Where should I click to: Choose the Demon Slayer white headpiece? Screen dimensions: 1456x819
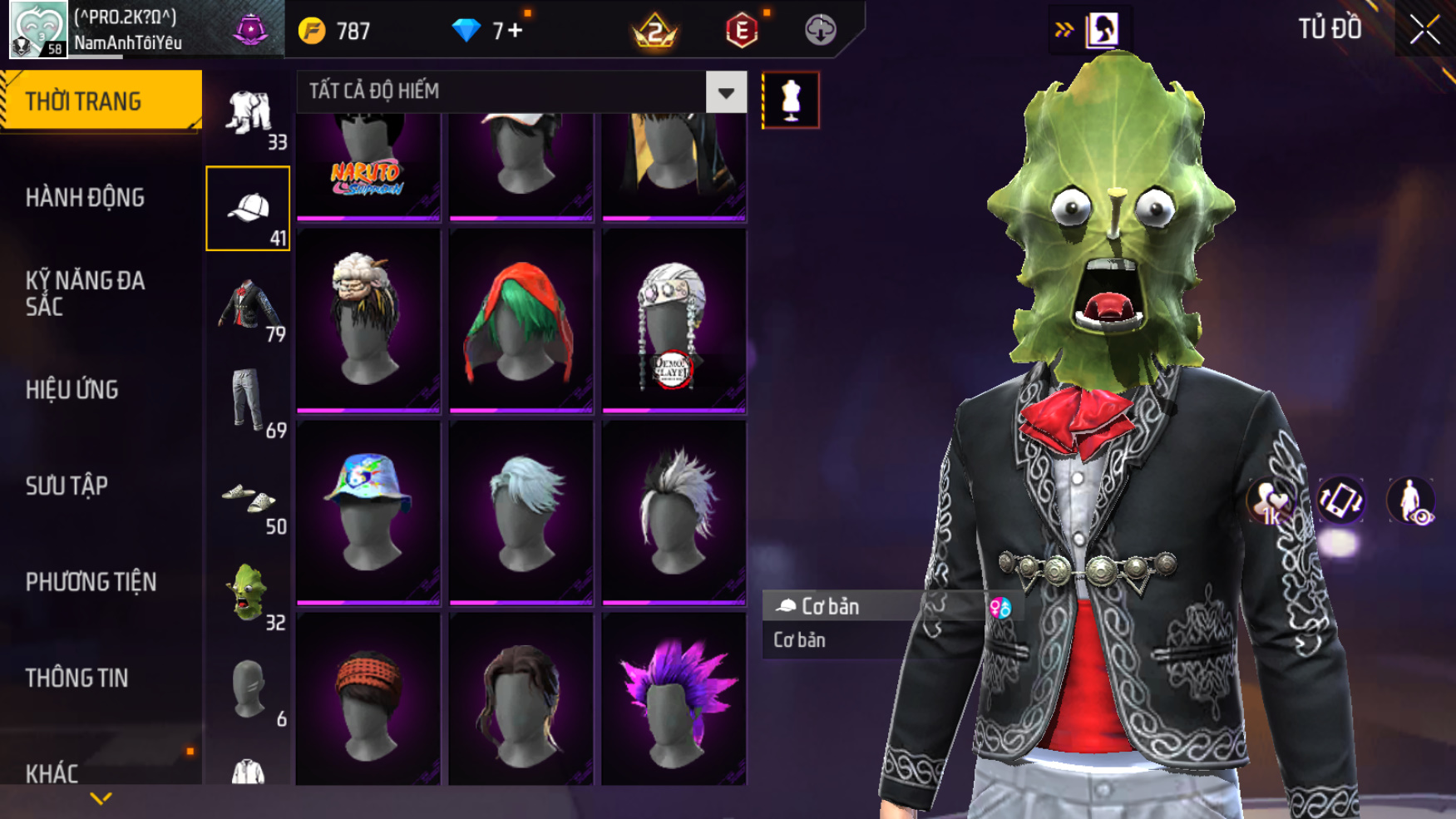pyautogui.click(x=674, y=321)
